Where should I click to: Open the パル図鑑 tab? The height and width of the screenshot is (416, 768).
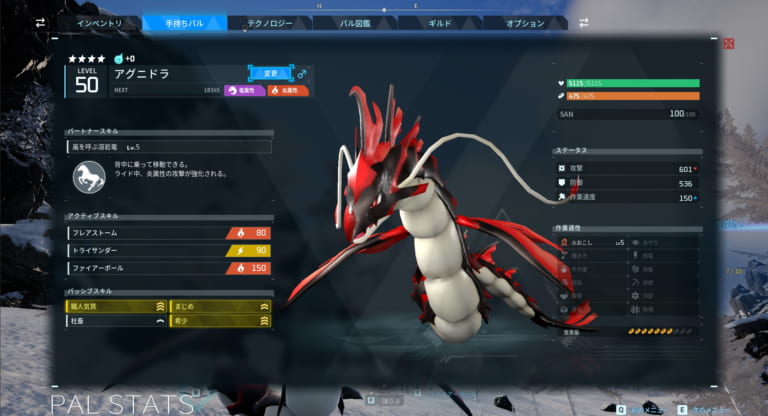point(355,23)
